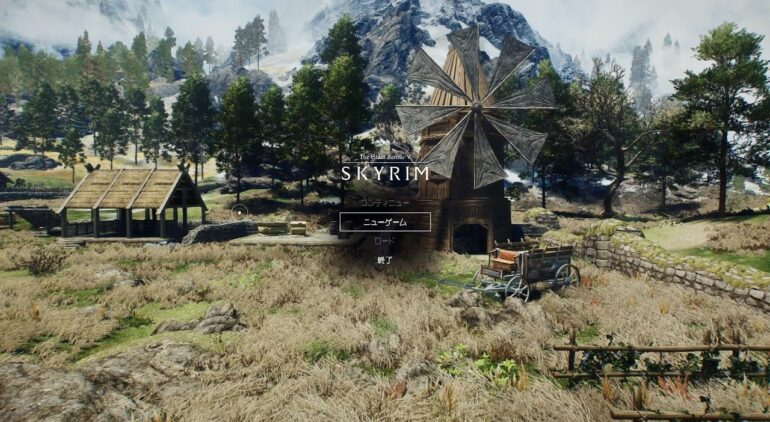Open the ロード (Load) save menu
The width and height of the screenshot is (770, 422).
(385, 241)
